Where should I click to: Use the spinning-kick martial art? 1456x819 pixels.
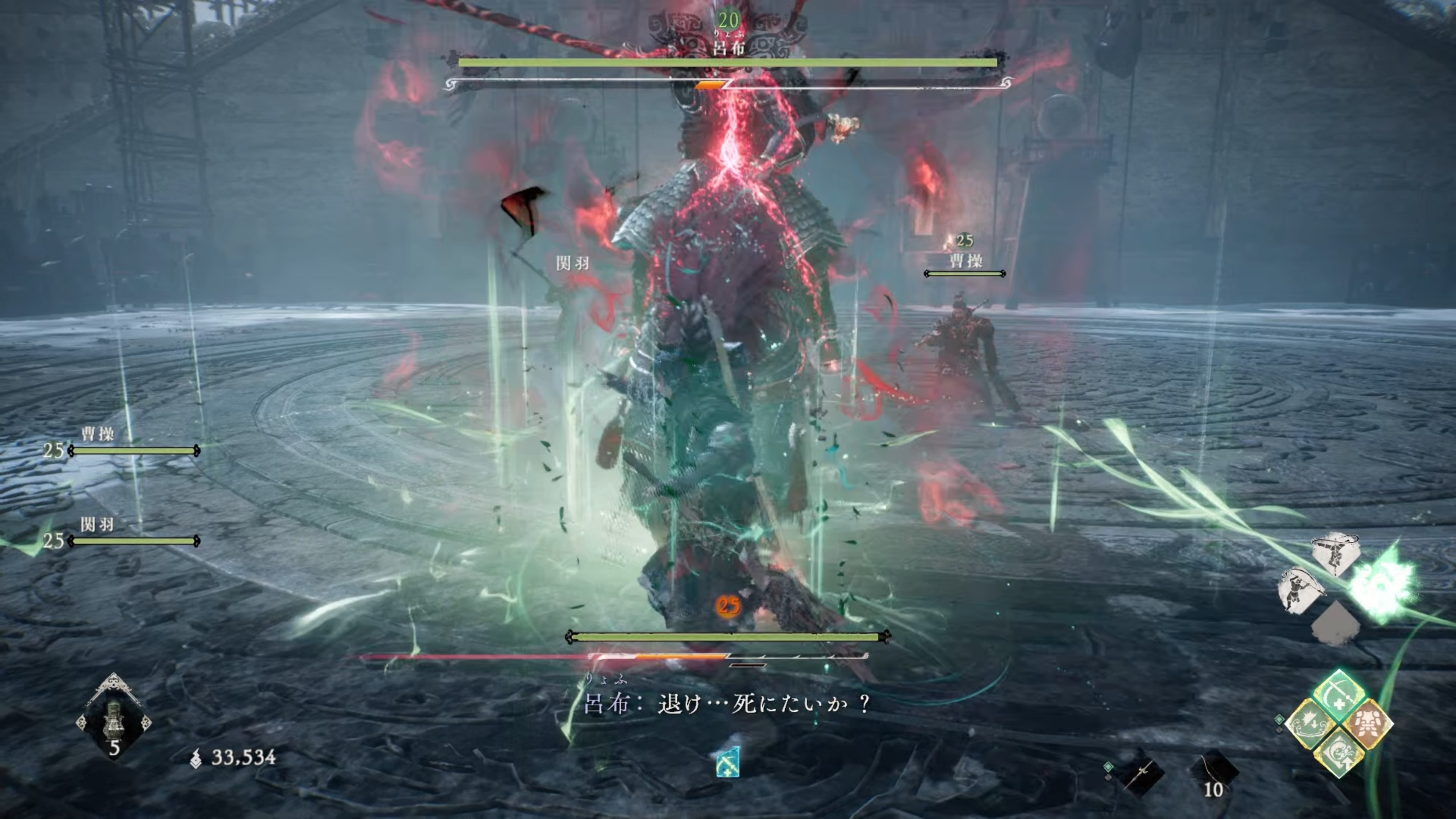coord(1335,553)
